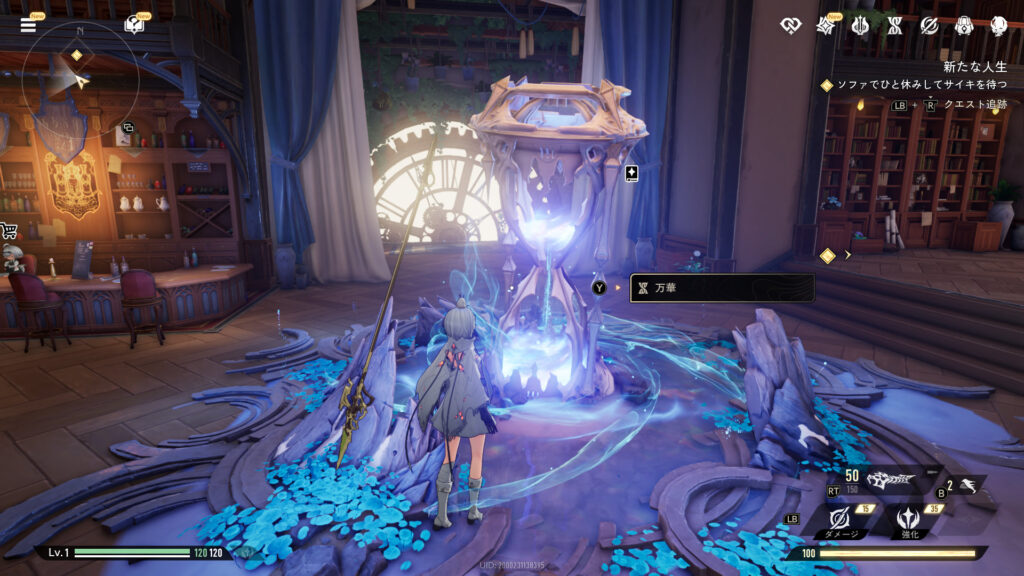Open the hamburger main menu
1024x576 pixels.
[x=27, y=25]
